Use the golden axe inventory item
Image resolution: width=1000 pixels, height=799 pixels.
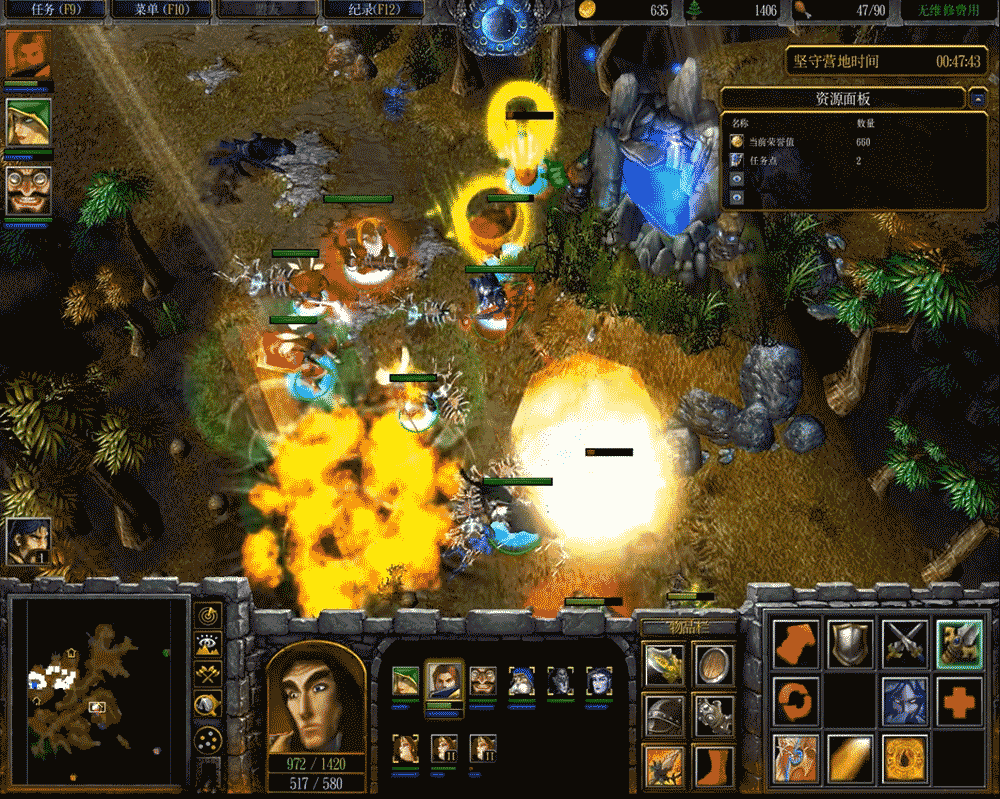pos(664,663)
